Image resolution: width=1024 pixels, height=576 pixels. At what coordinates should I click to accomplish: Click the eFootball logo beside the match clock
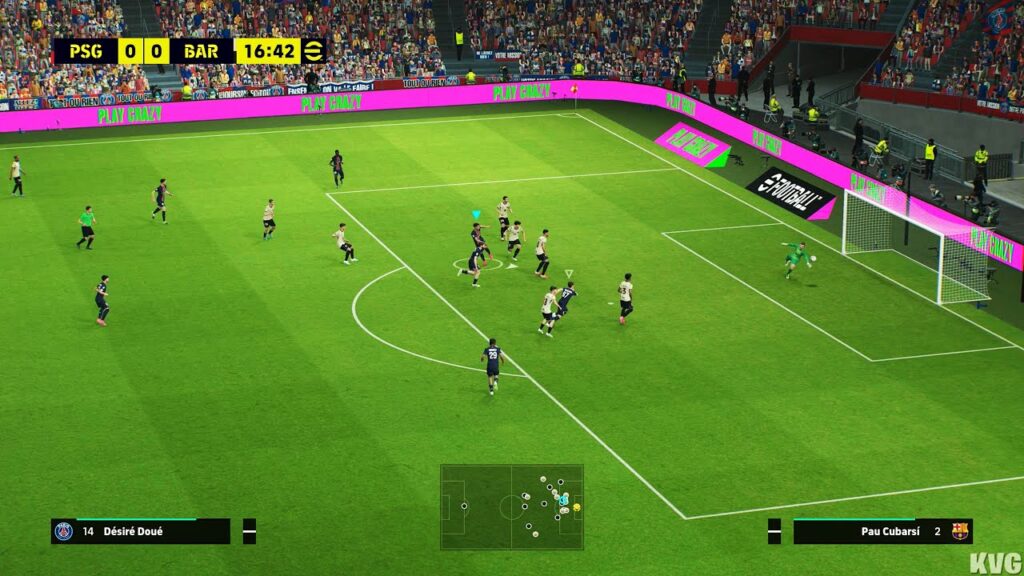pos(314,51)
